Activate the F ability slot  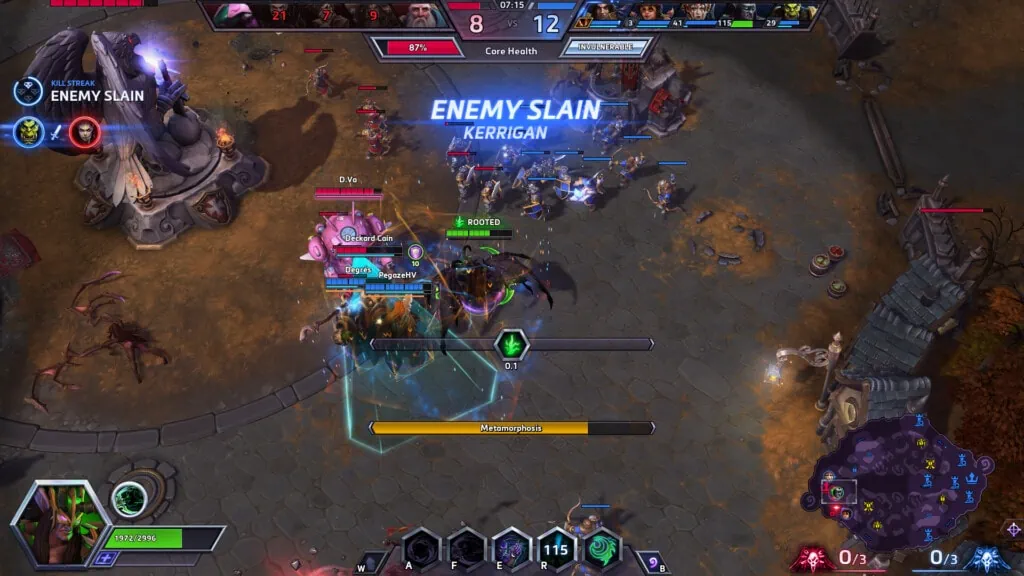pyautogui.click(x=466, y=550)
